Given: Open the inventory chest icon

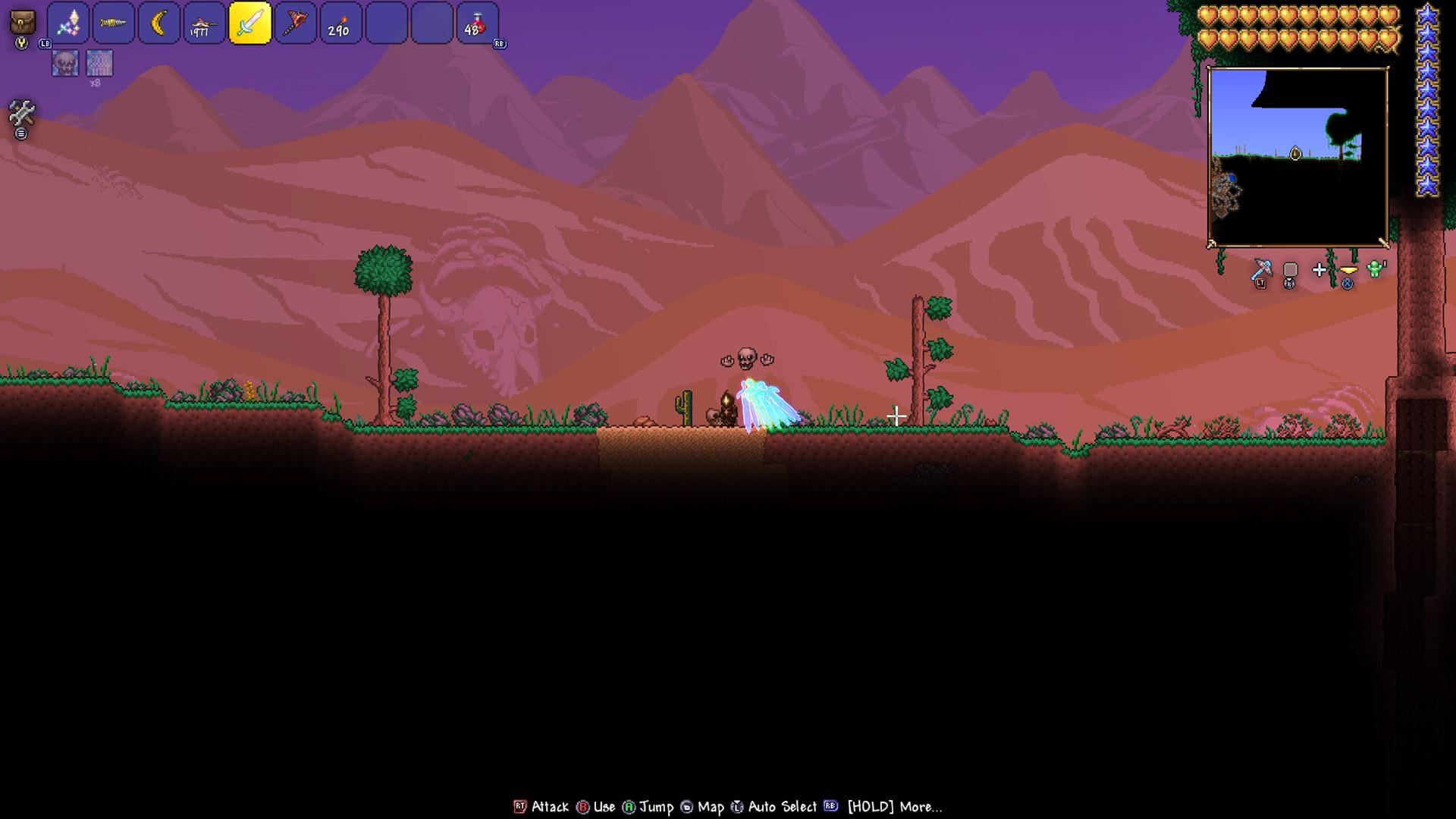Looking at the screenshot, I should click(23, 23).
